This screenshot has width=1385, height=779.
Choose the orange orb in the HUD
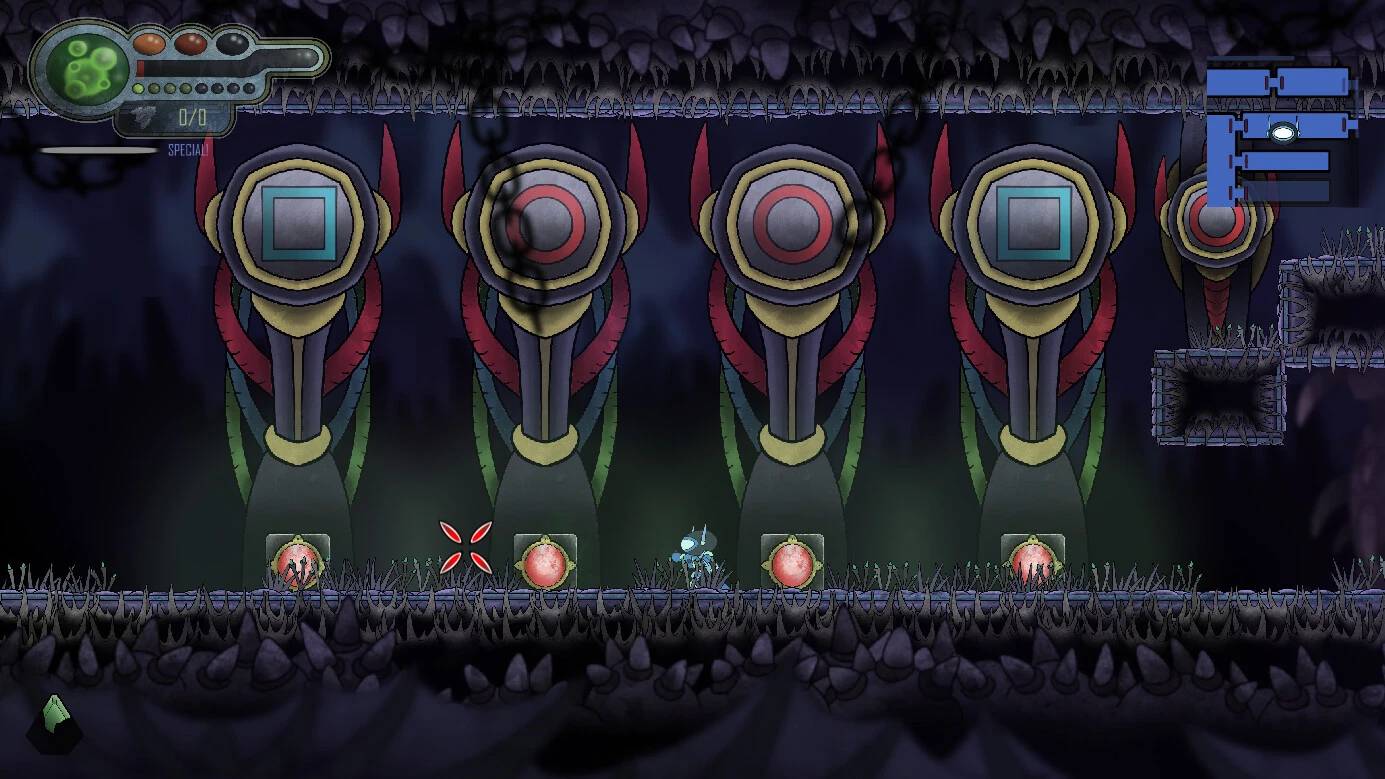click(149, 43)
